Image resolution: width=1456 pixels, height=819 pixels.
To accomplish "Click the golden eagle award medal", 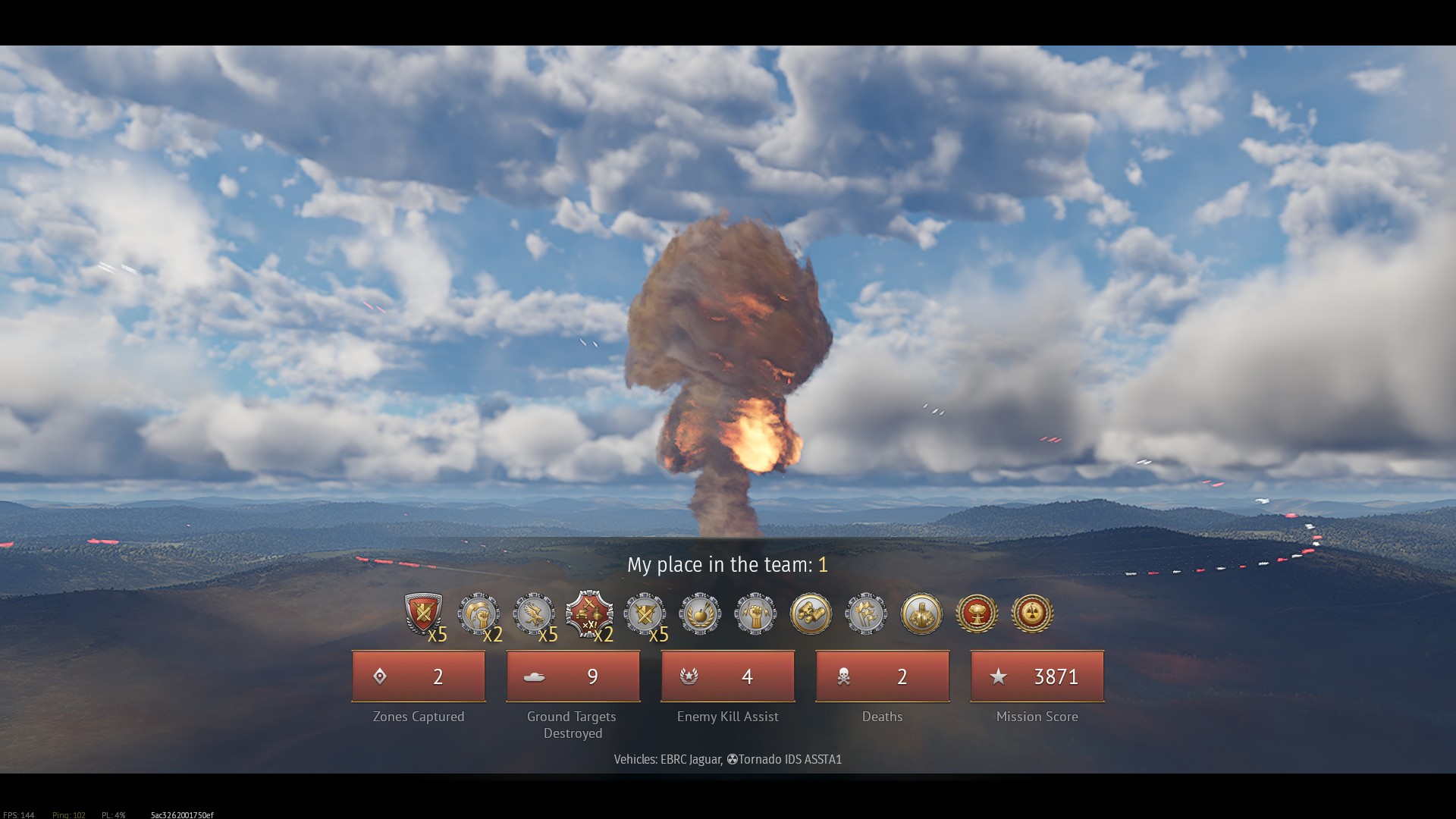I will 534,613.
